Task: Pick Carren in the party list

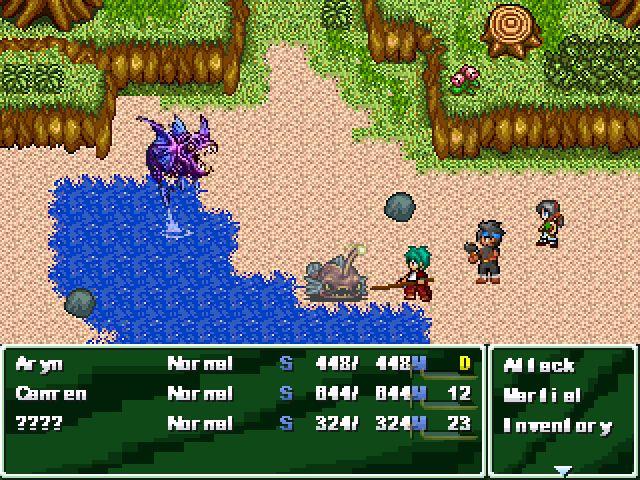Action: click(x=50, y=394)
